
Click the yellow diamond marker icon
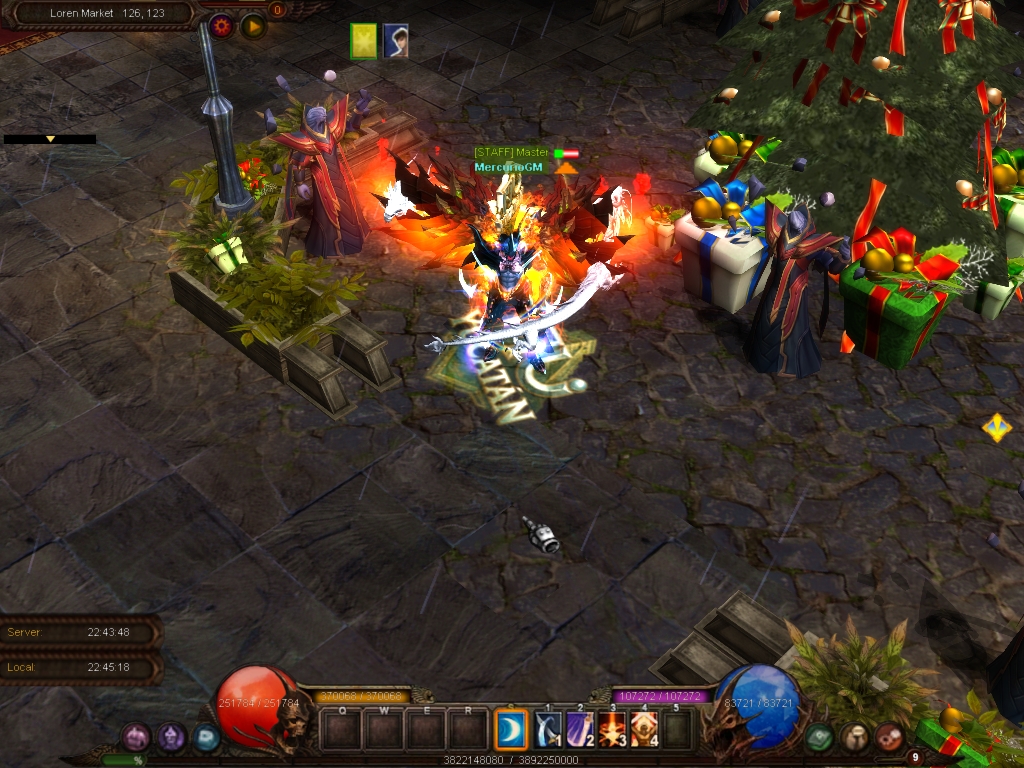[996, 428]
